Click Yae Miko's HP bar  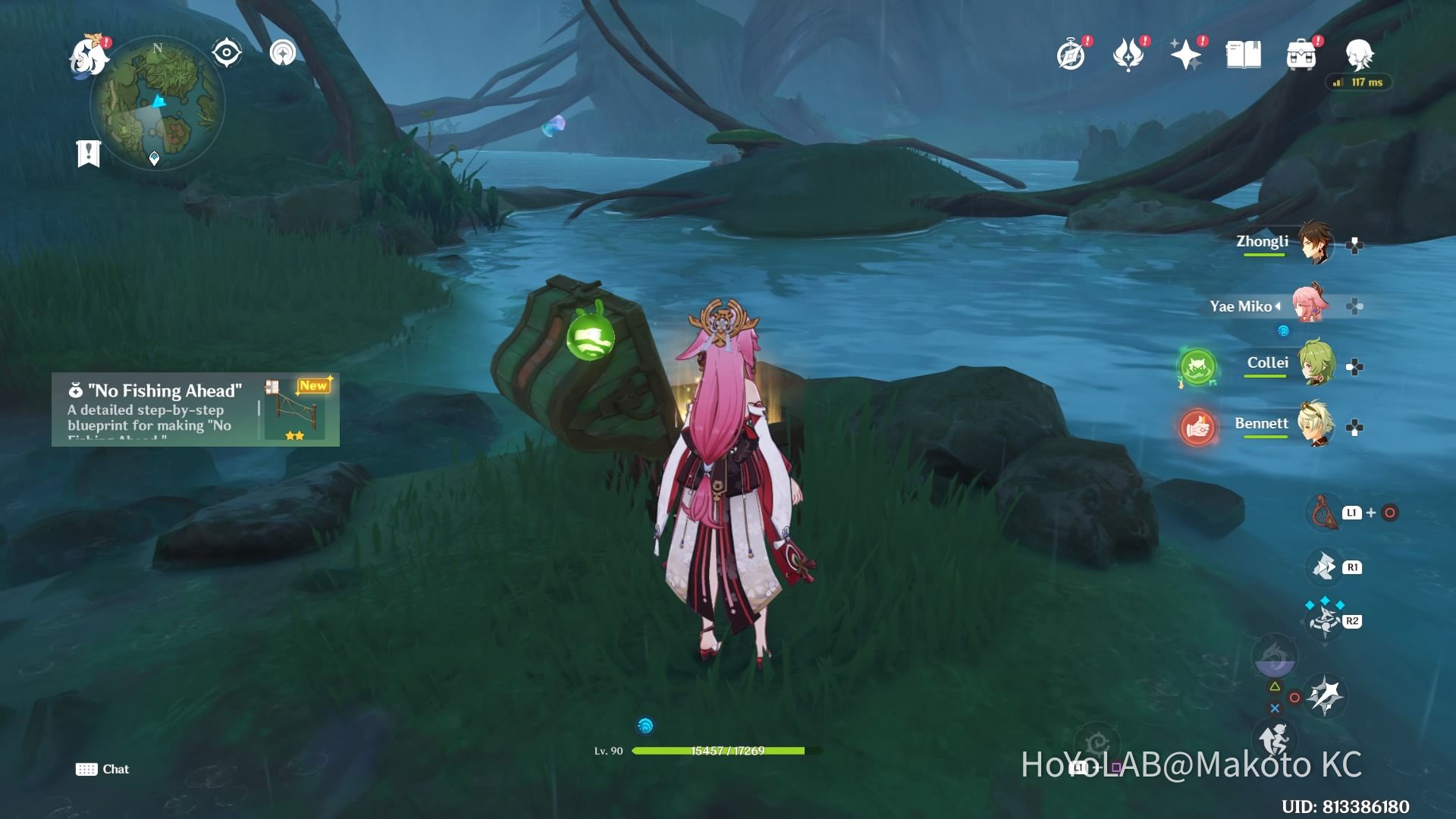pos(719,752)
